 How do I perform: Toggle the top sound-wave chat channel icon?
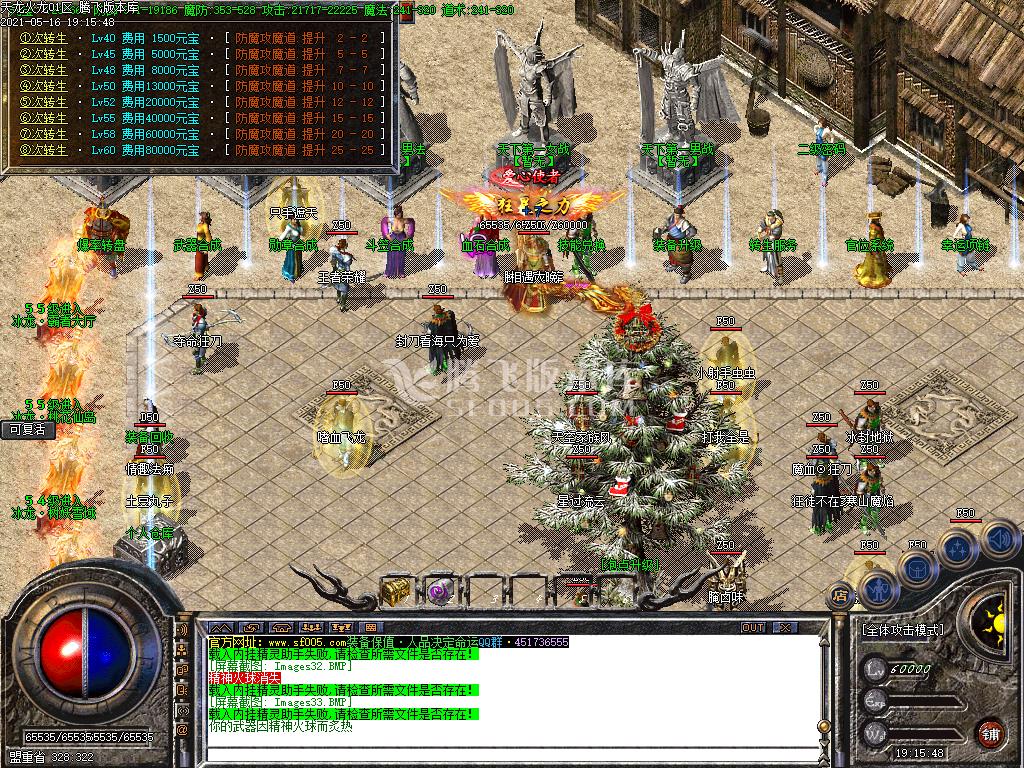click(183, 632)
